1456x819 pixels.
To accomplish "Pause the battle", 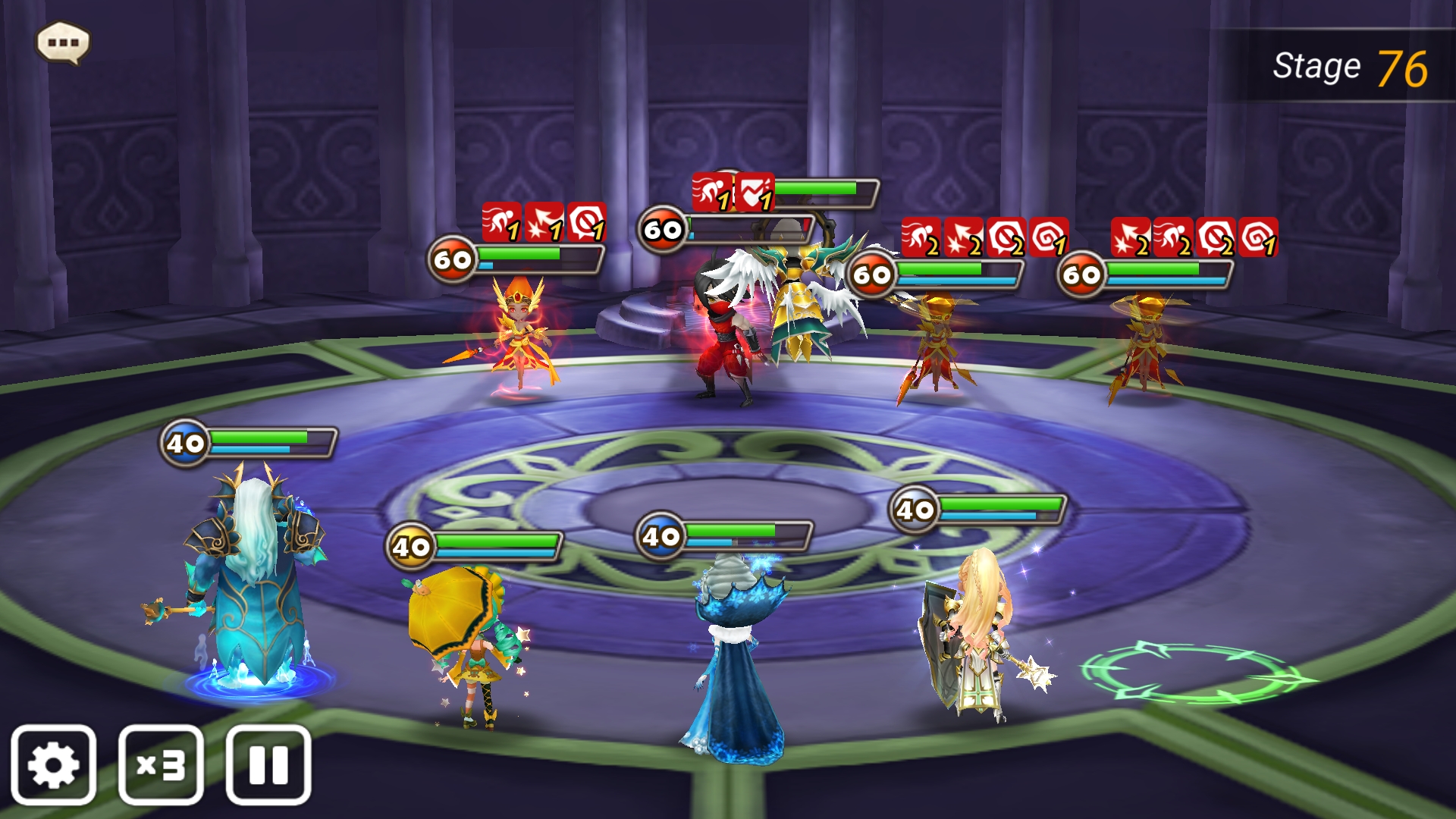I will 268,764.
